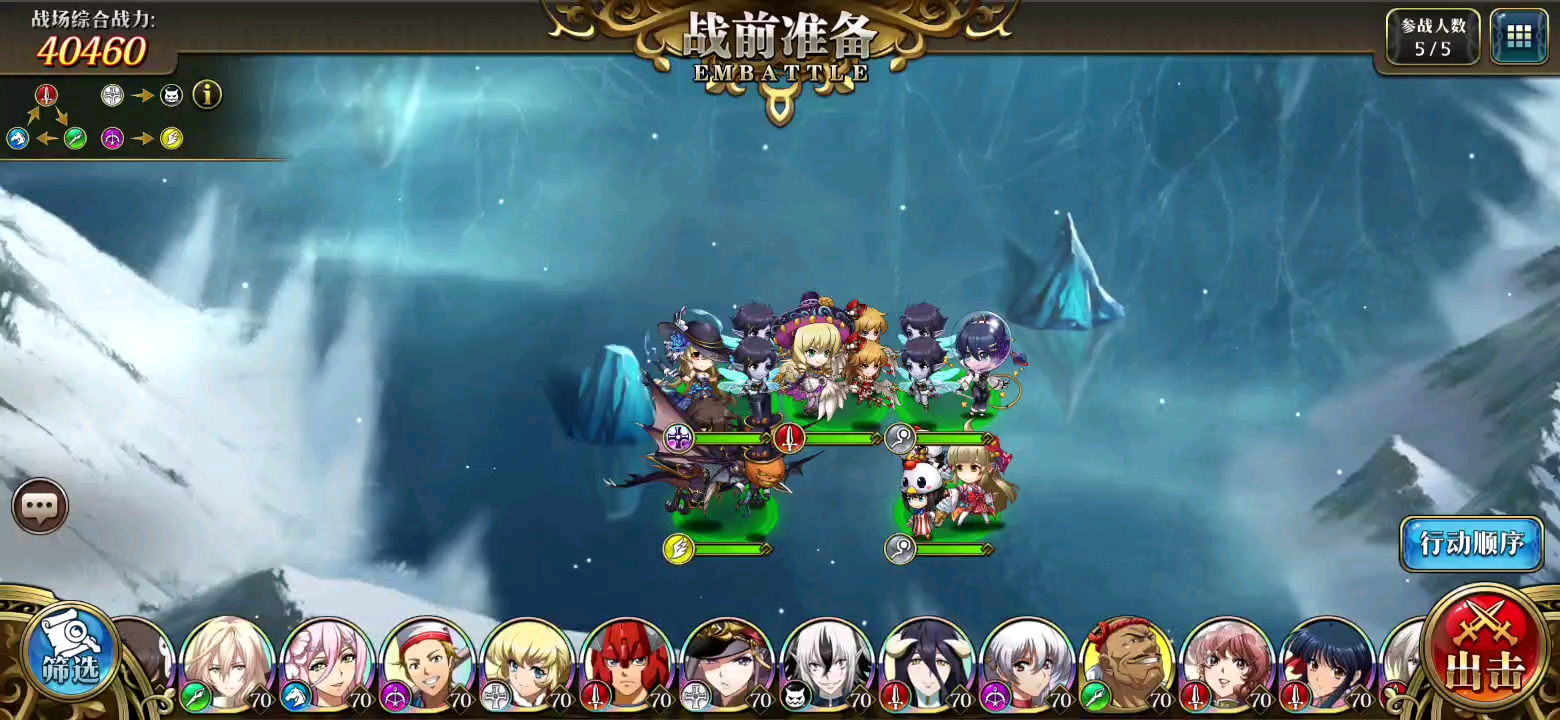Open the 筛选 filter menu

tap(68, 650)
